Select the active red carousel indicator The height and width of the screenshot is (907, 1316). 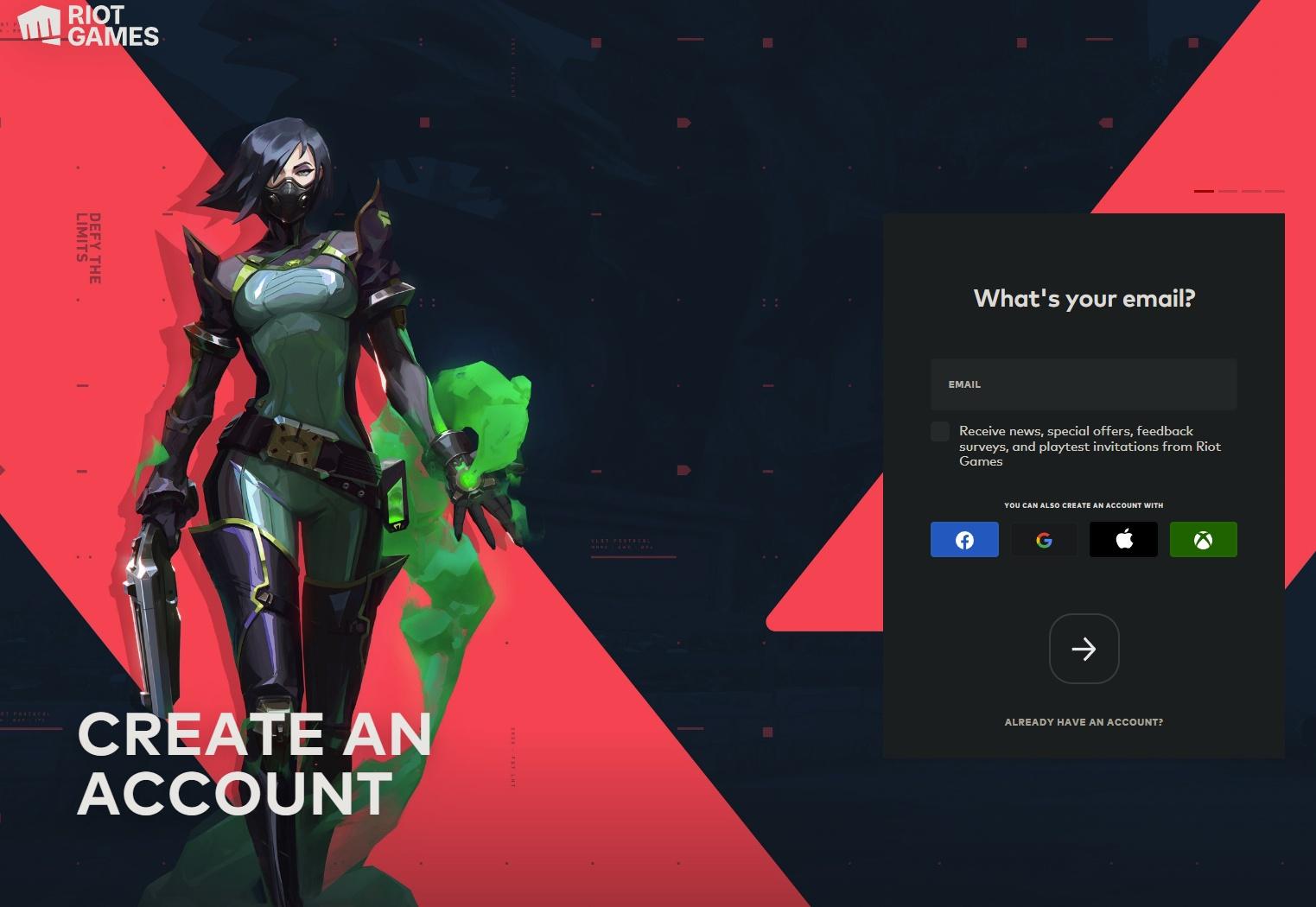pyautogui.click(x=1204, y=191)
